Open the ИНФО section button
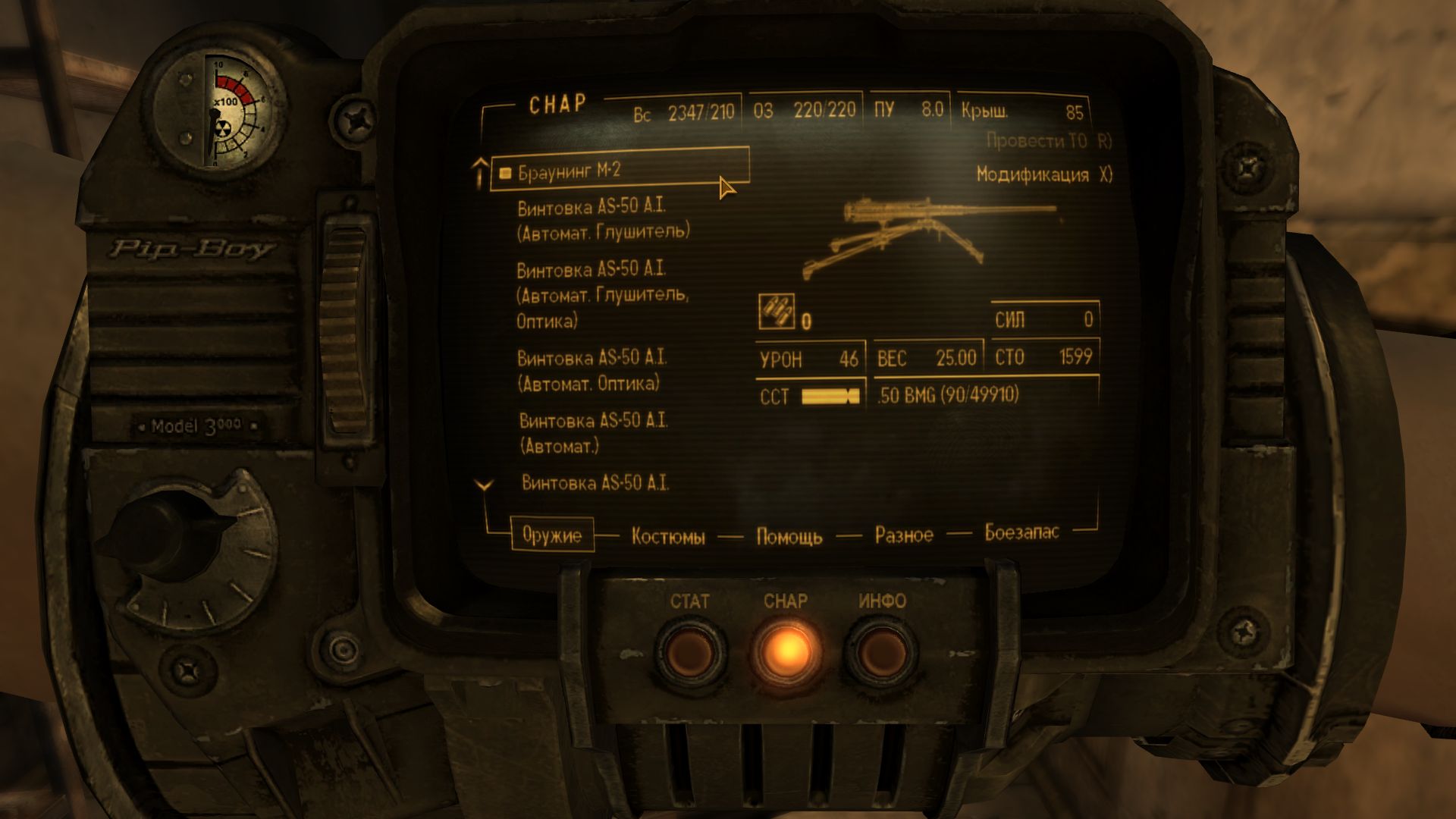Viewport: 1456px width, 819px height. pyautogui.click(x=881, y=651)
